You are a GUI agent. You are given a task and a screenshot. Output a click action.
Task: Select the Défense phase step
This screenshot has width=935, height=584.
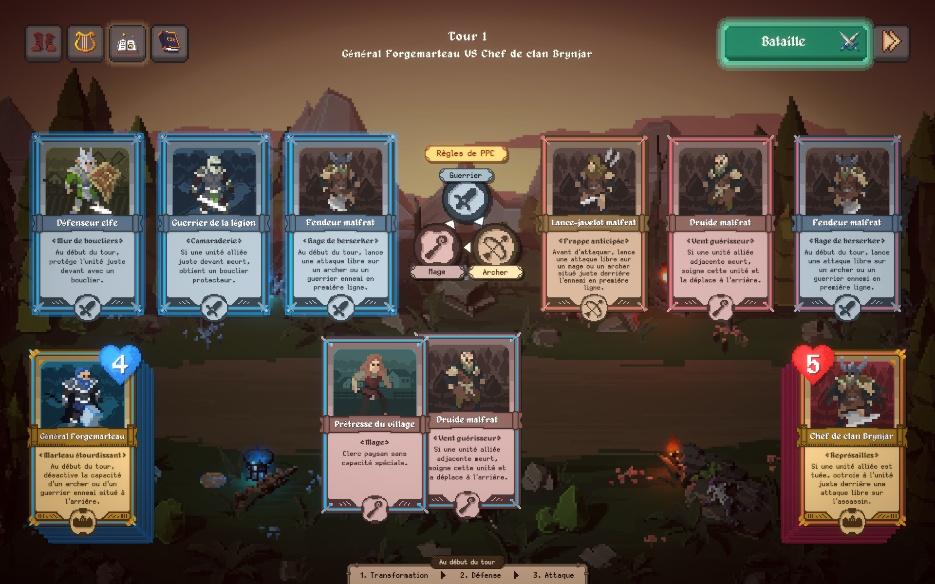point(479,575)
